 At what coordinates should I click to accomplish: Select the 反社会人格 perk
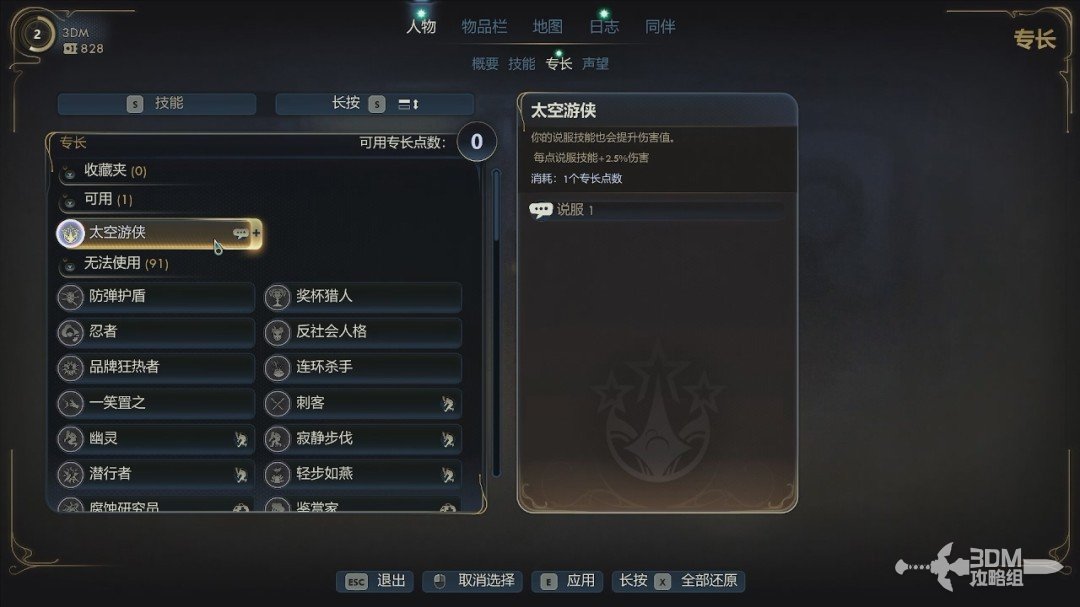pyautogui.click(x=363, y=332)
